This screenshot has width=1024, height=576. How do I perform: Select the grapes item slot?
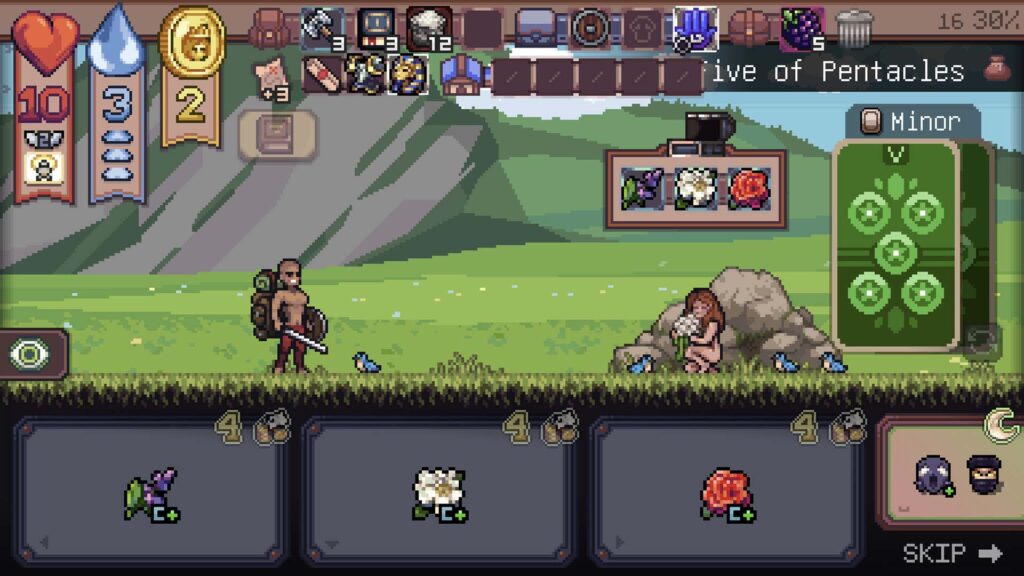801,28
